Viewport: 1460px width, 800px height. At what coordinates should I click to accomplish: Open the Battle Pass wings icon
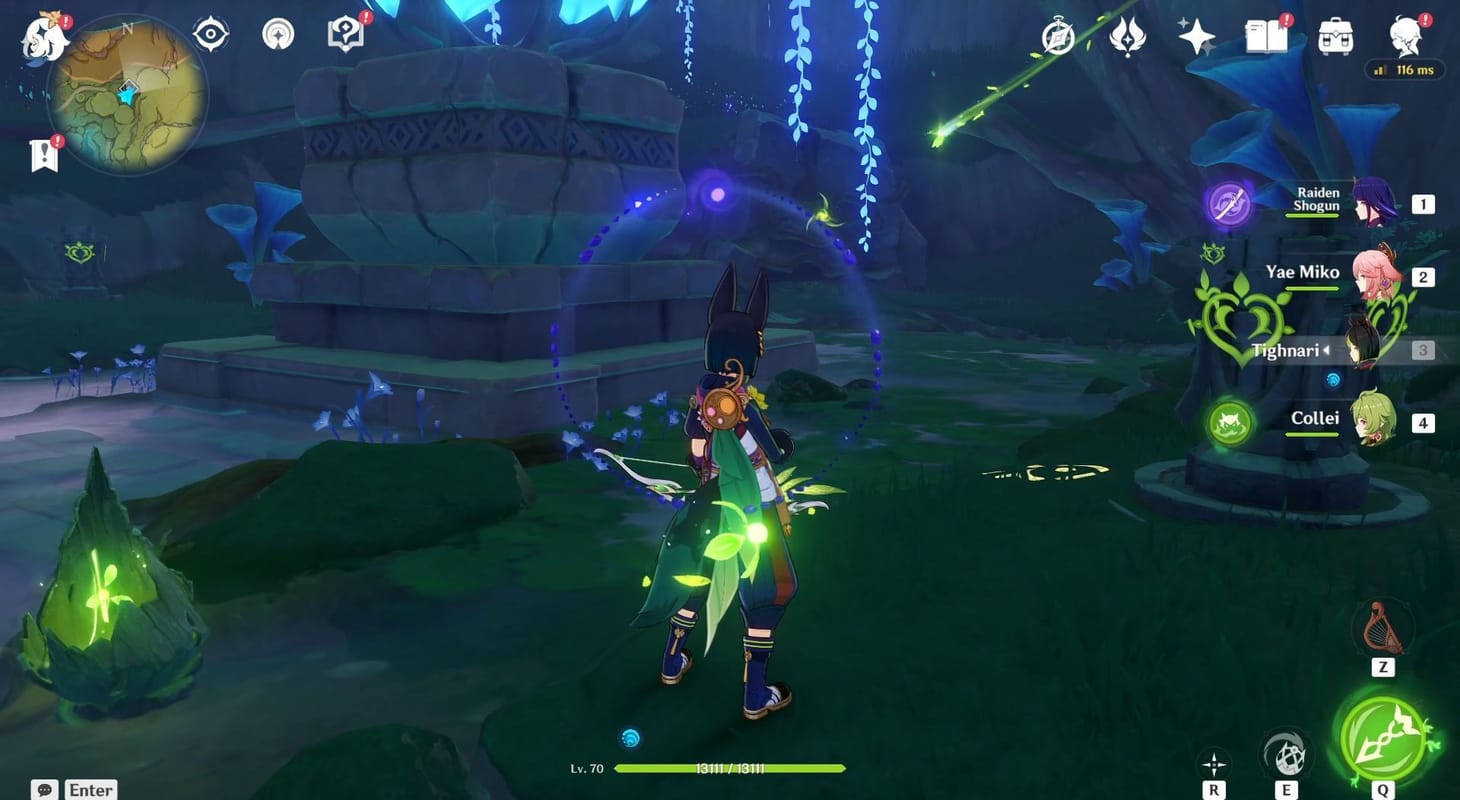(x=1128, y=33)
